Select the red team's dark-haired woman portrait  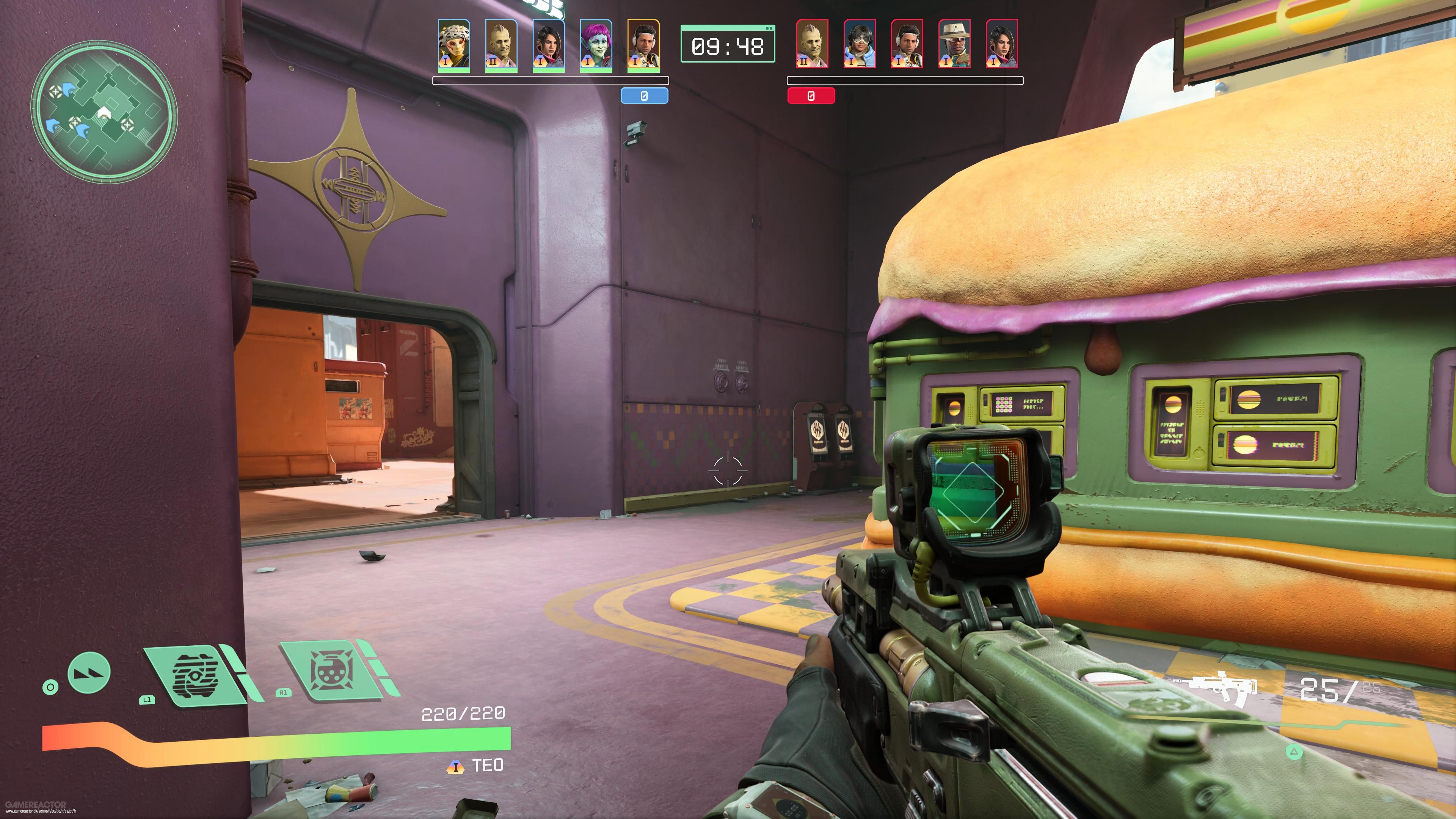[x=1001, y=44]
